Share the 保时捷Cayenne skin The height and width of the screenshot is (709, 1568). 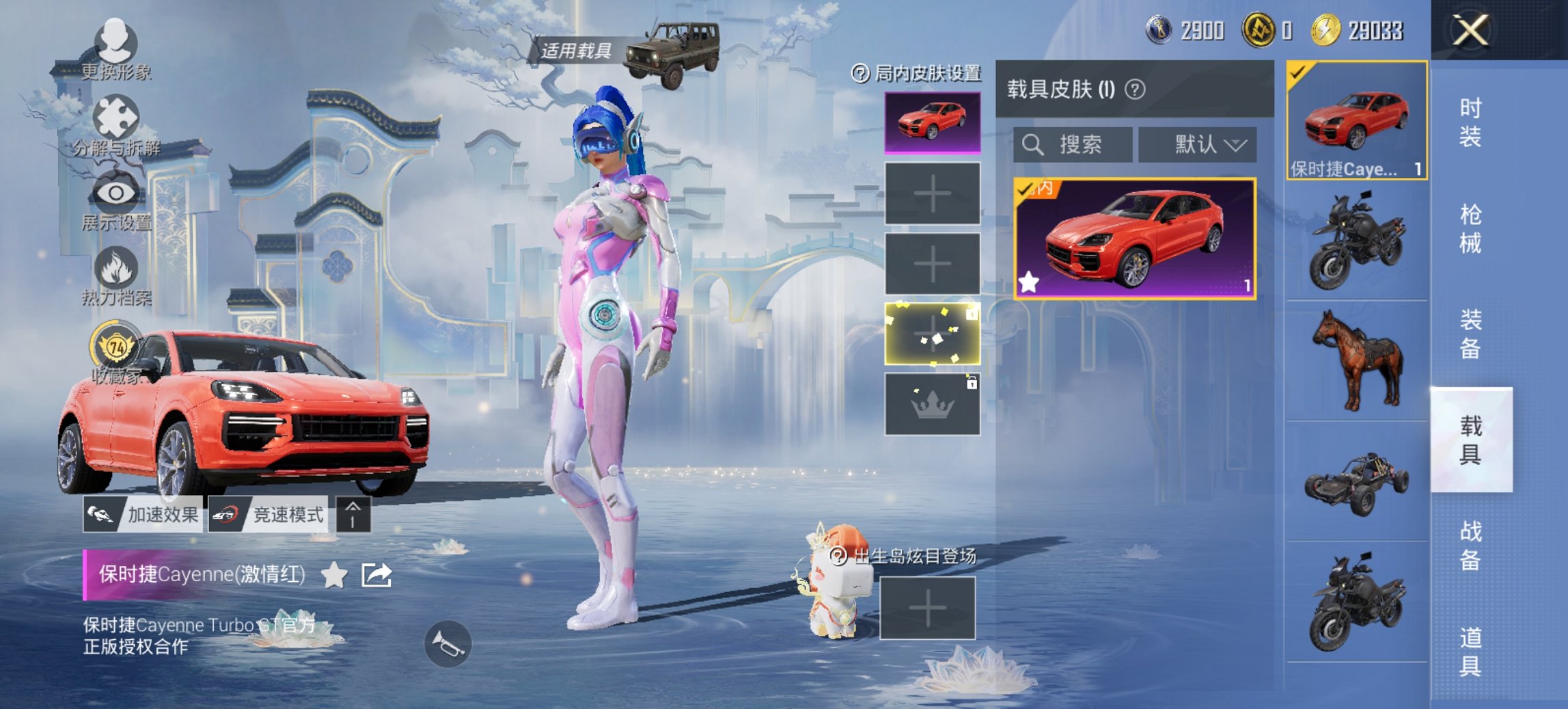[376, 575]
